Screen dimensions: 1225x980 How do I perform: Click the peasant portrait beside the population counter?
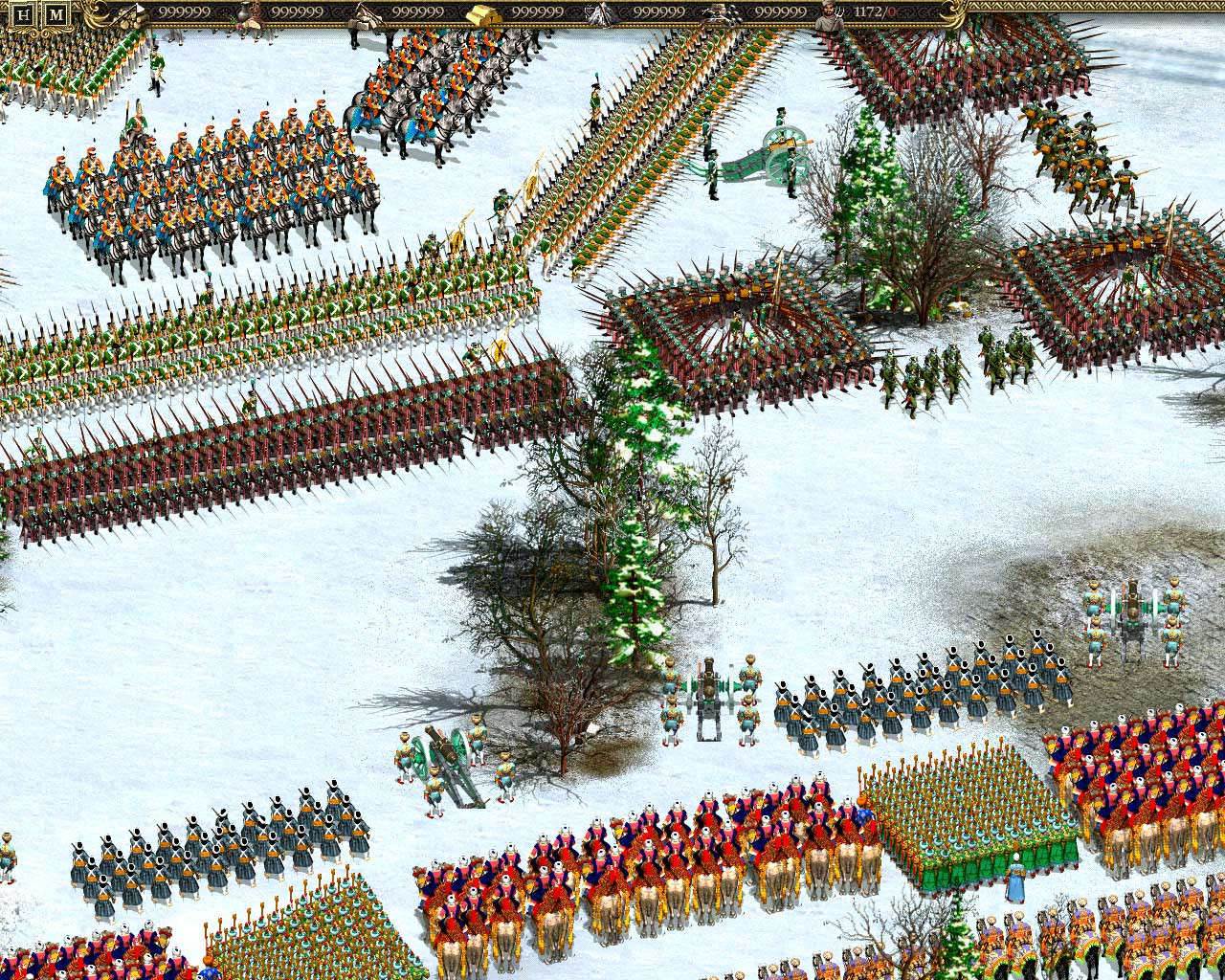825,13
